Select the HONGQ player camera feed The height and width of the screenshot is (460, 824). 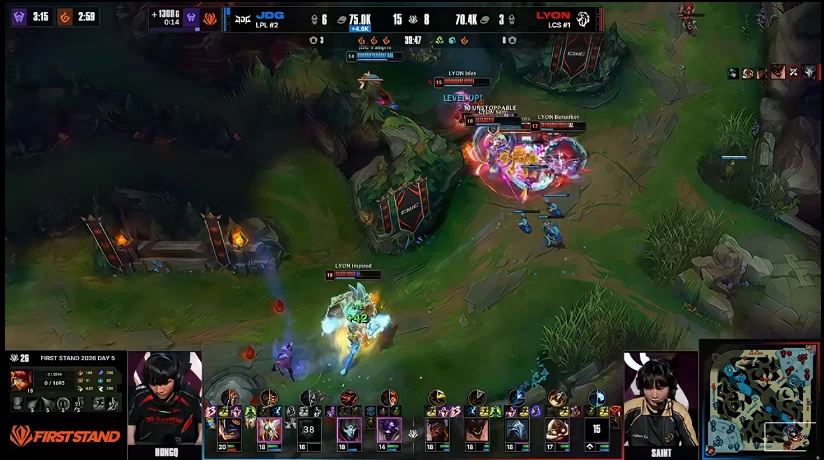click(x=164, y=400)
